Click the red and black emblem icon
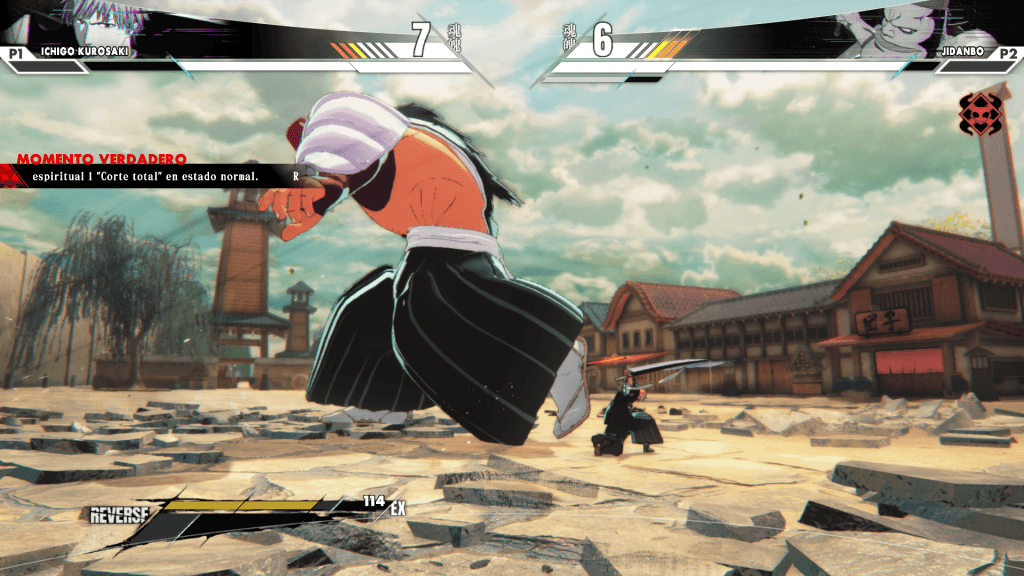Screen dimensions: 1024x576 click(x=979, y=114)
